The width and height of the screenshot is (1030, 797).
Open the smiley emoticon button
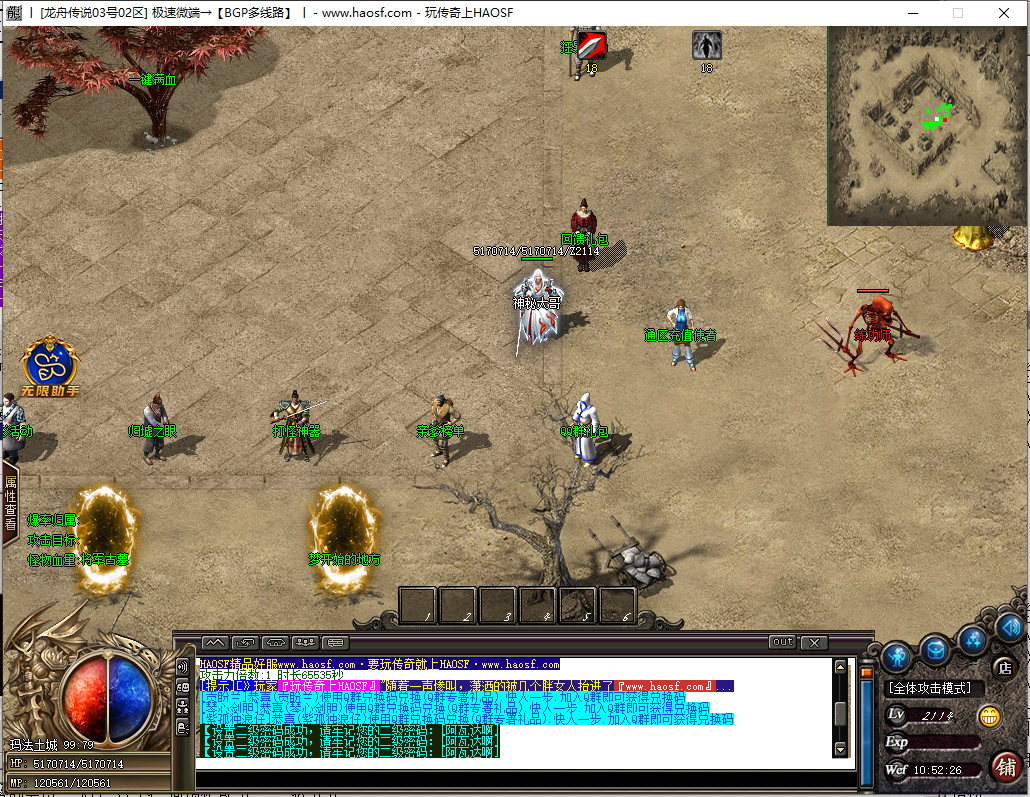point(989,716)
